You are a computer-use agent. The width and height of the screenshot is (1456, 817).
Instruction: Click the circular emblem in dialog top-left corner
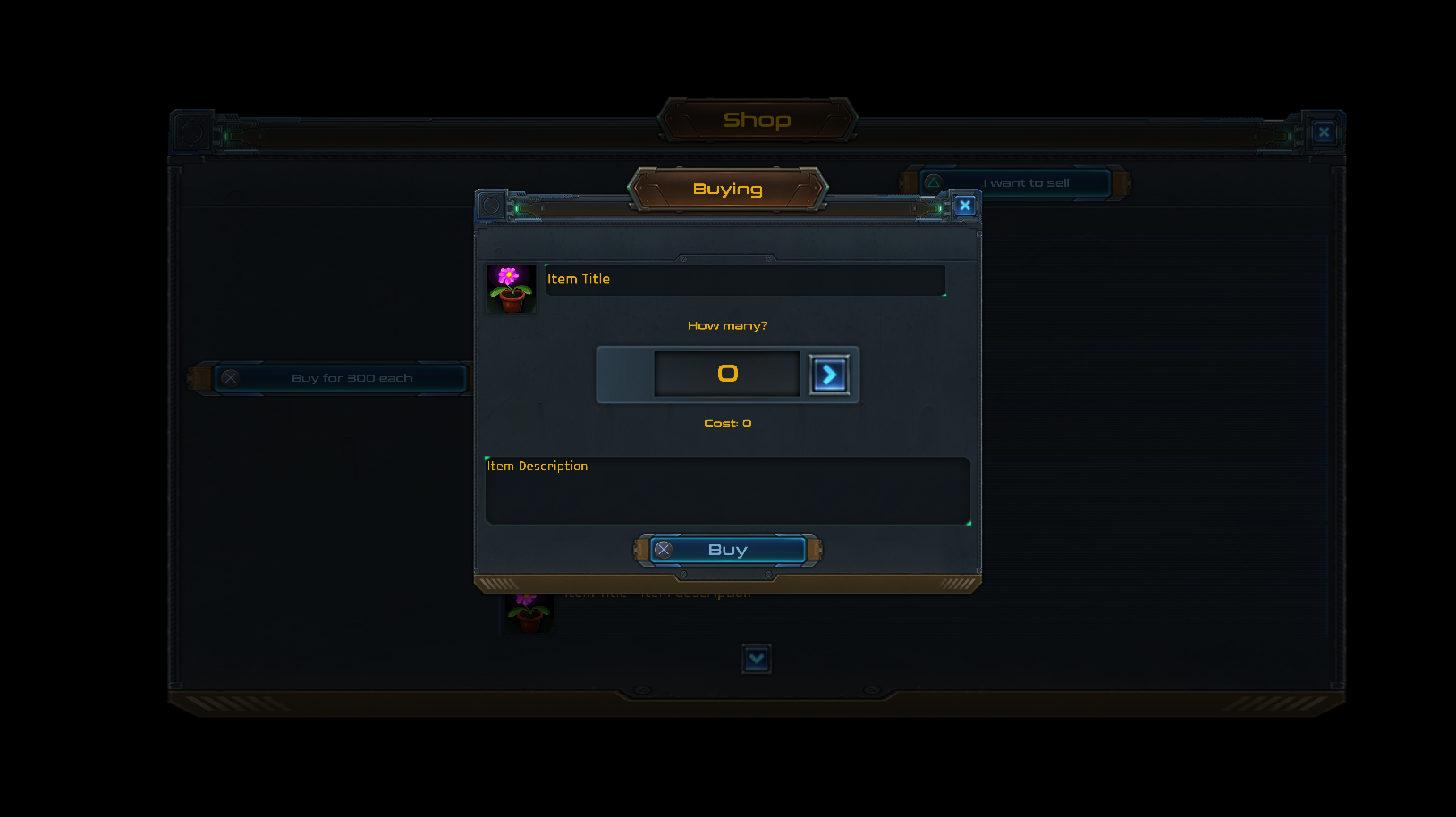(490, 206)
